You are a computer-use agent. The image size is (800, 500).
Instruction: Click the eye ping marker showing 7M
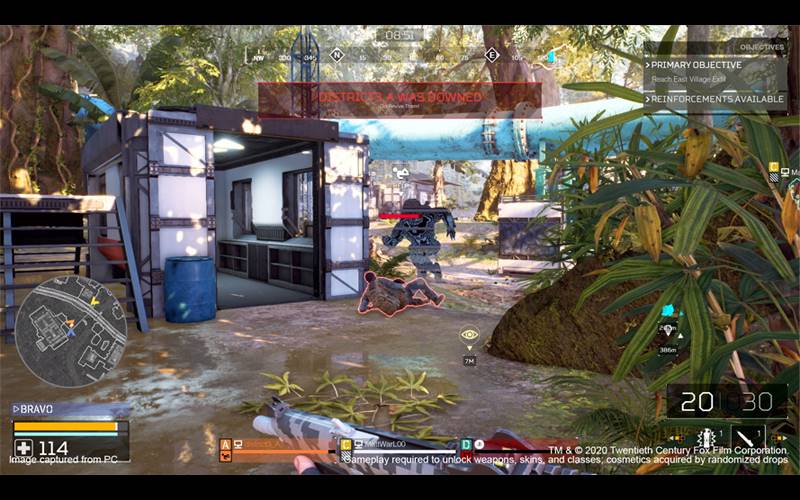tap(469, 336)
